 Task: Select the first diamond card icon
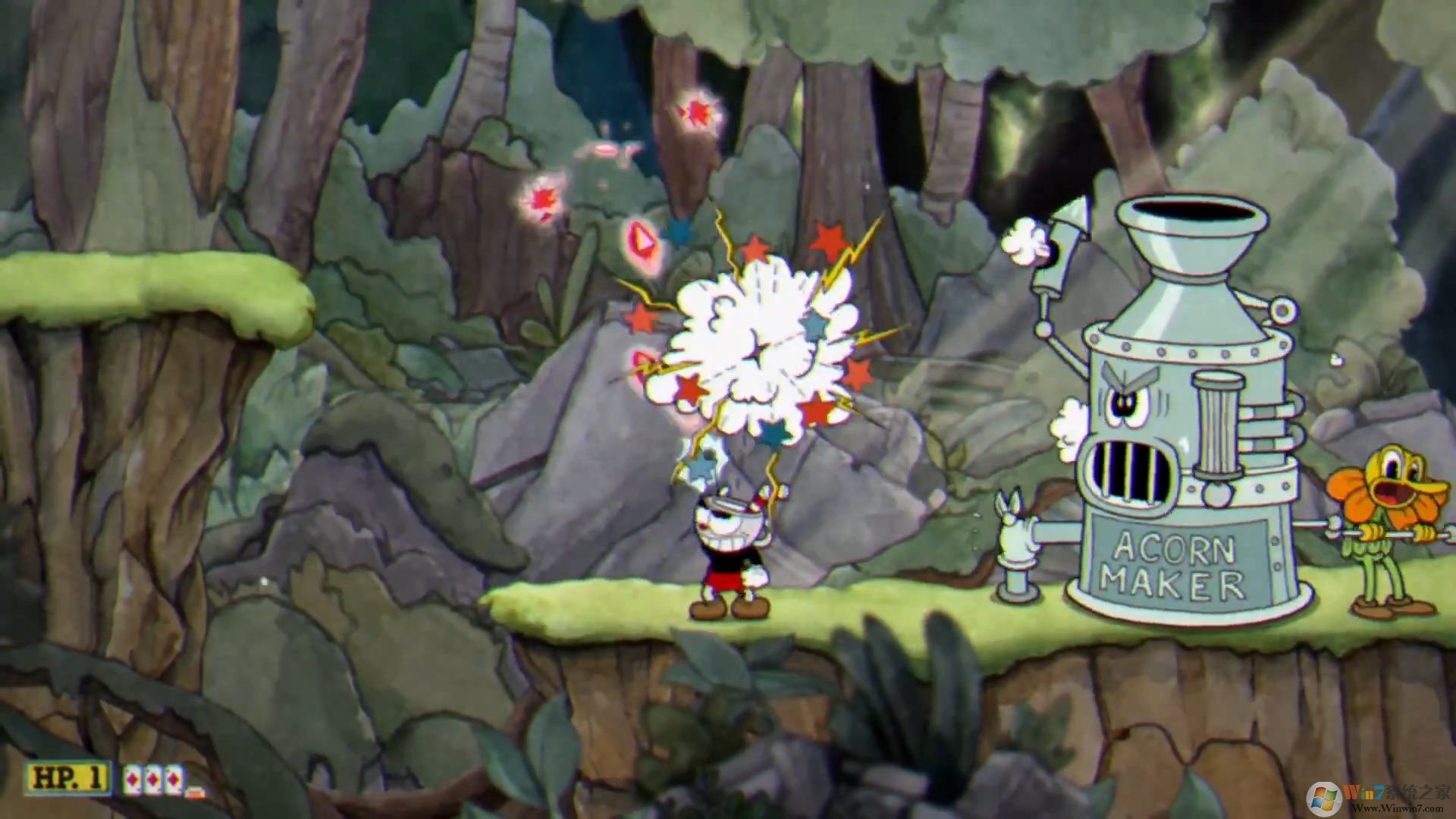pyautogui.click(x=133, y=779)
